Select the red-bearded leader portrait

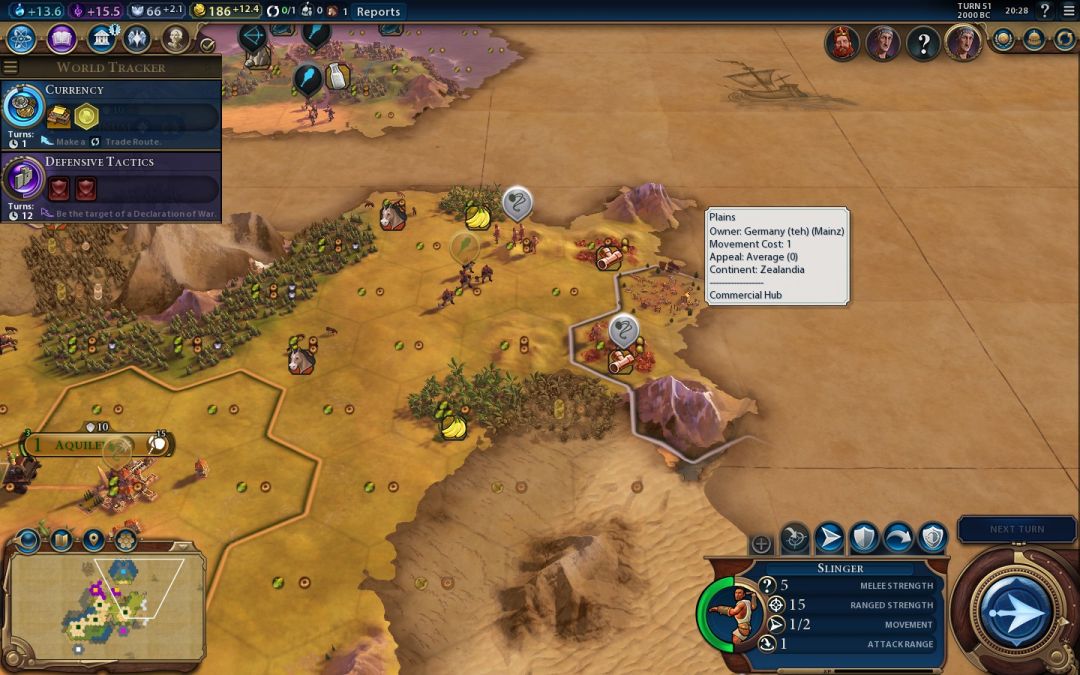click(x=842, y=43)
